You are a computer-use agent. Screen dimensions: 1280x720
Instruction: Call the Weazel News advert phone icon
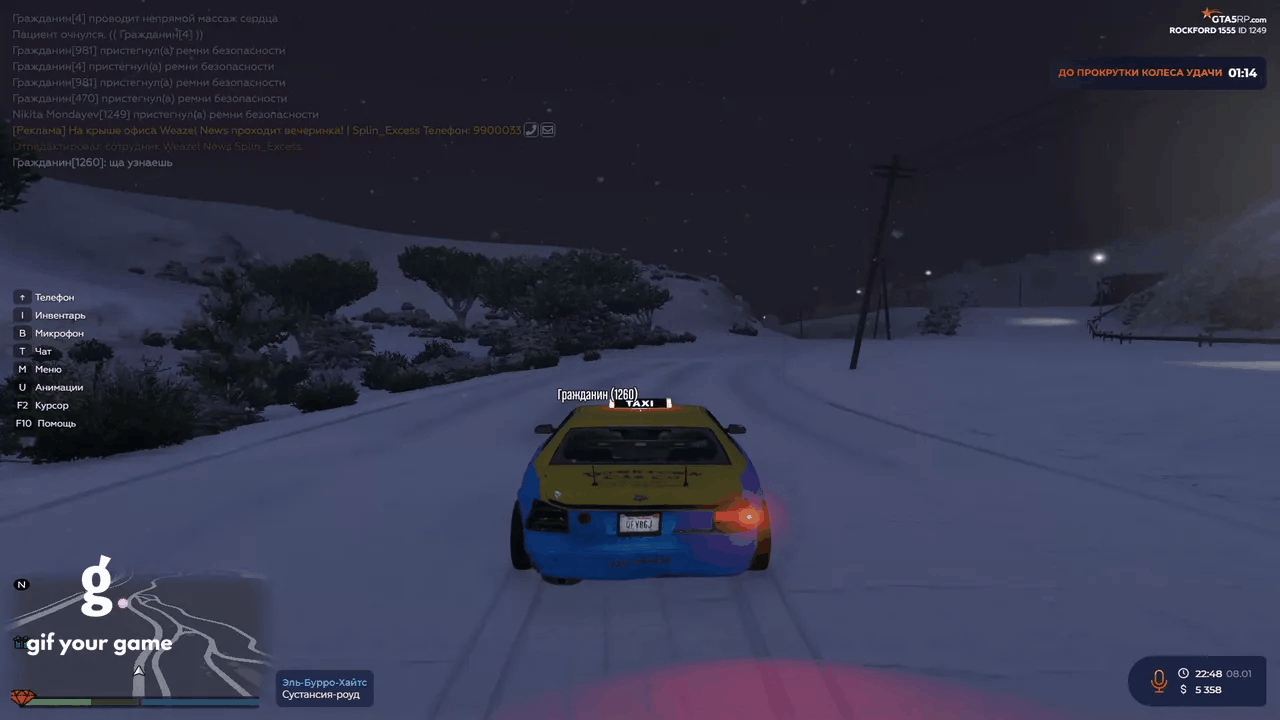(532, 130)
